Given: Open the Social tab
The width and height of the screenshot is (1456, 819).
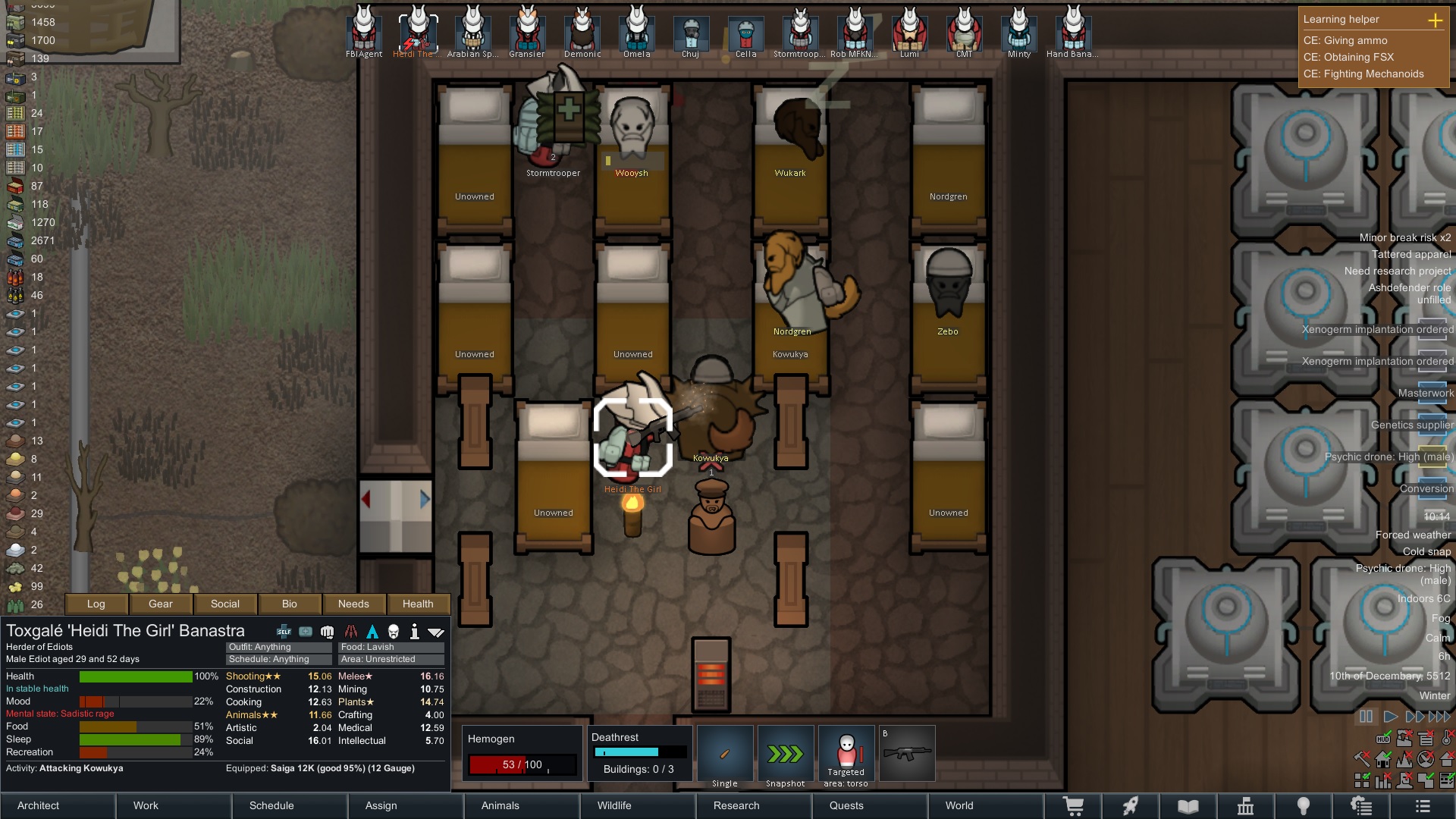Looking at the screenshot, I should [x=225, y=604].
